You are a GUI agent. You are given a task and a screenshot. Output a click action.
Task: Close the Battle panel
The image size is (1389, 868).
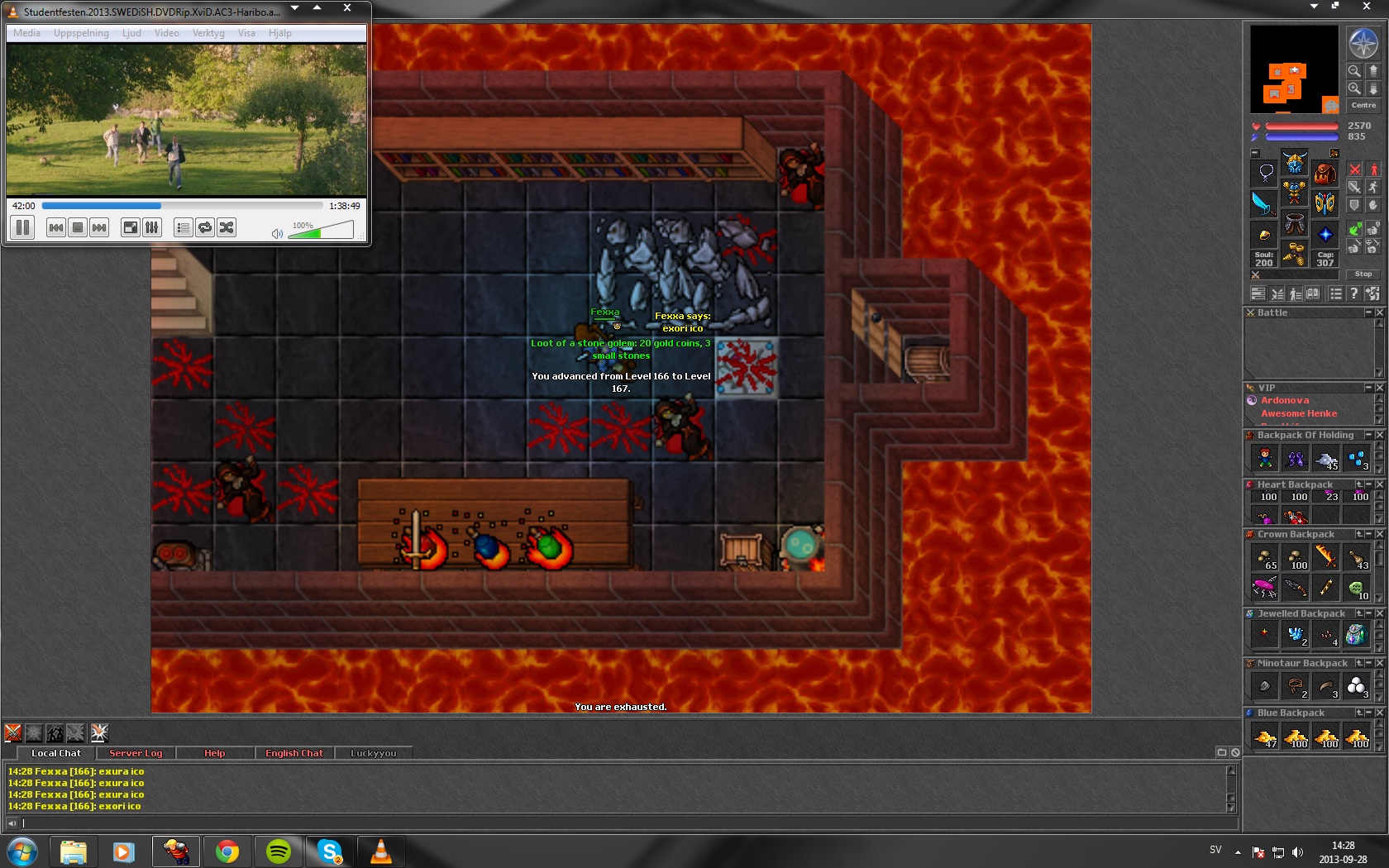1379,312
